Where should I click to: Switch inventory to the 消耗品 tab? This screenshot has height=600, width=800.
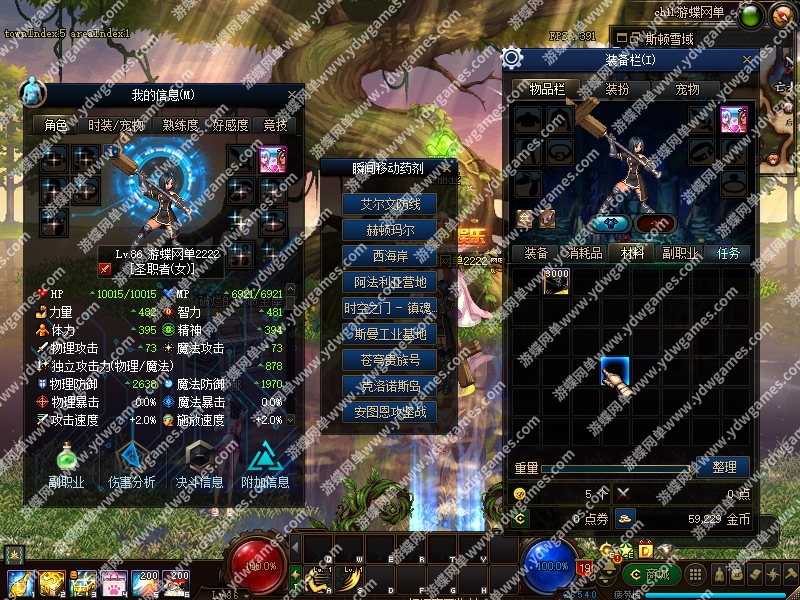(x=585, y=253)
